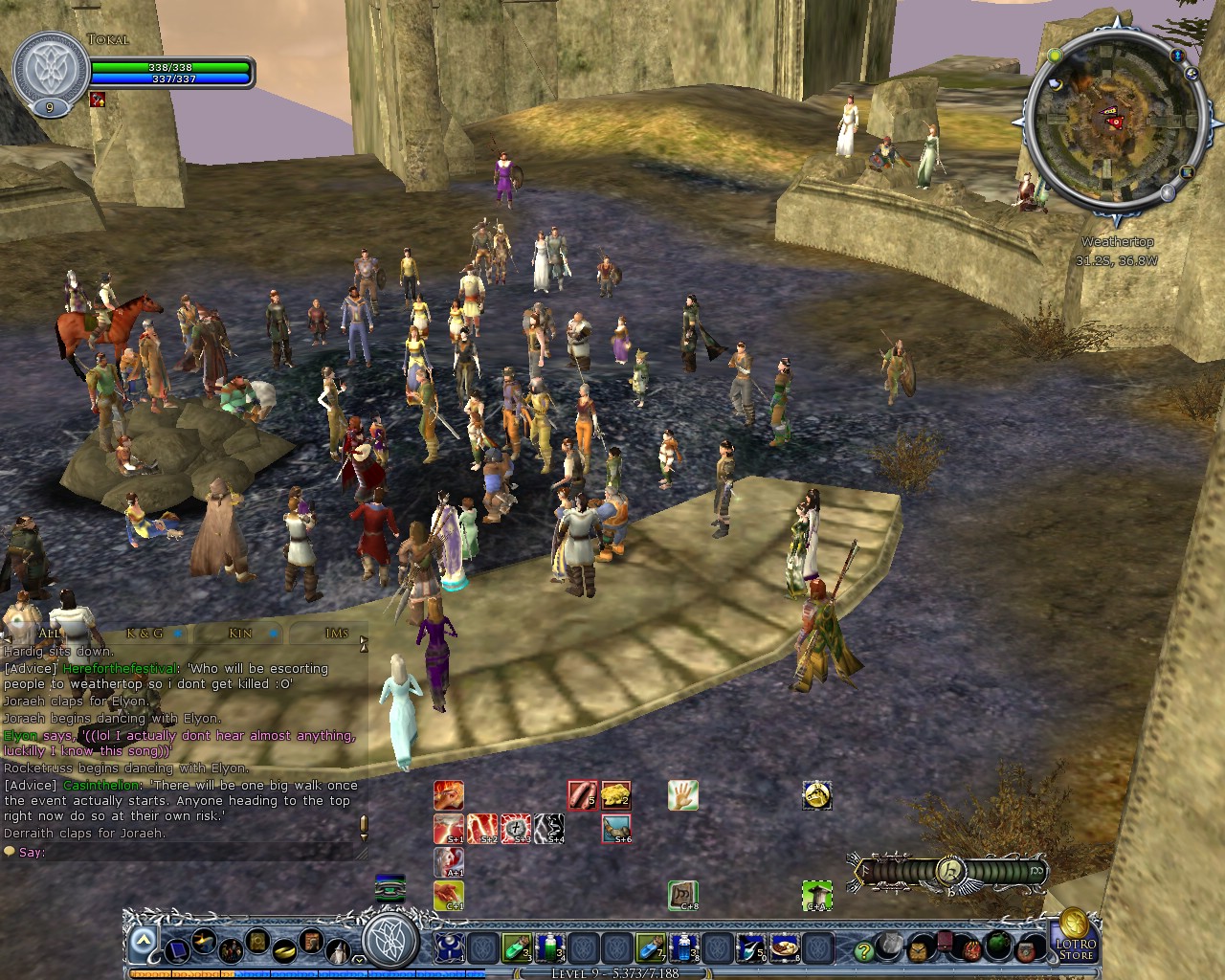This screenshot has height=980, width=1225.
Task: Click the small chevron beside the toolbar emblem
Action: pyautogui.click(x=359, y=960)
